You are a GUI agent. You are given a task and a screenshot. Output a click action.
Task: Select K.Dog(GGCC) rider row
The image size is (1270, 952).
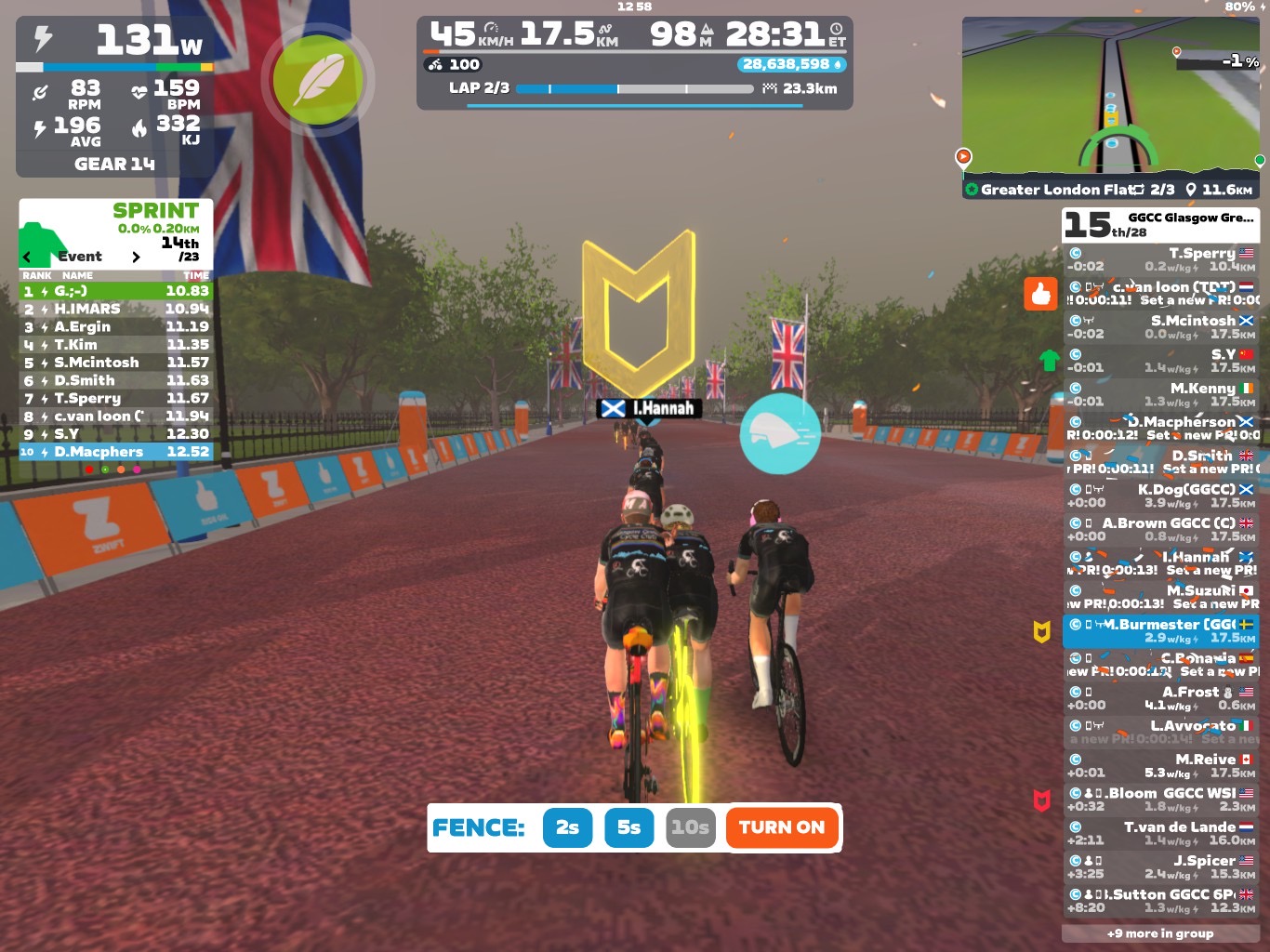coord(1160,496)
